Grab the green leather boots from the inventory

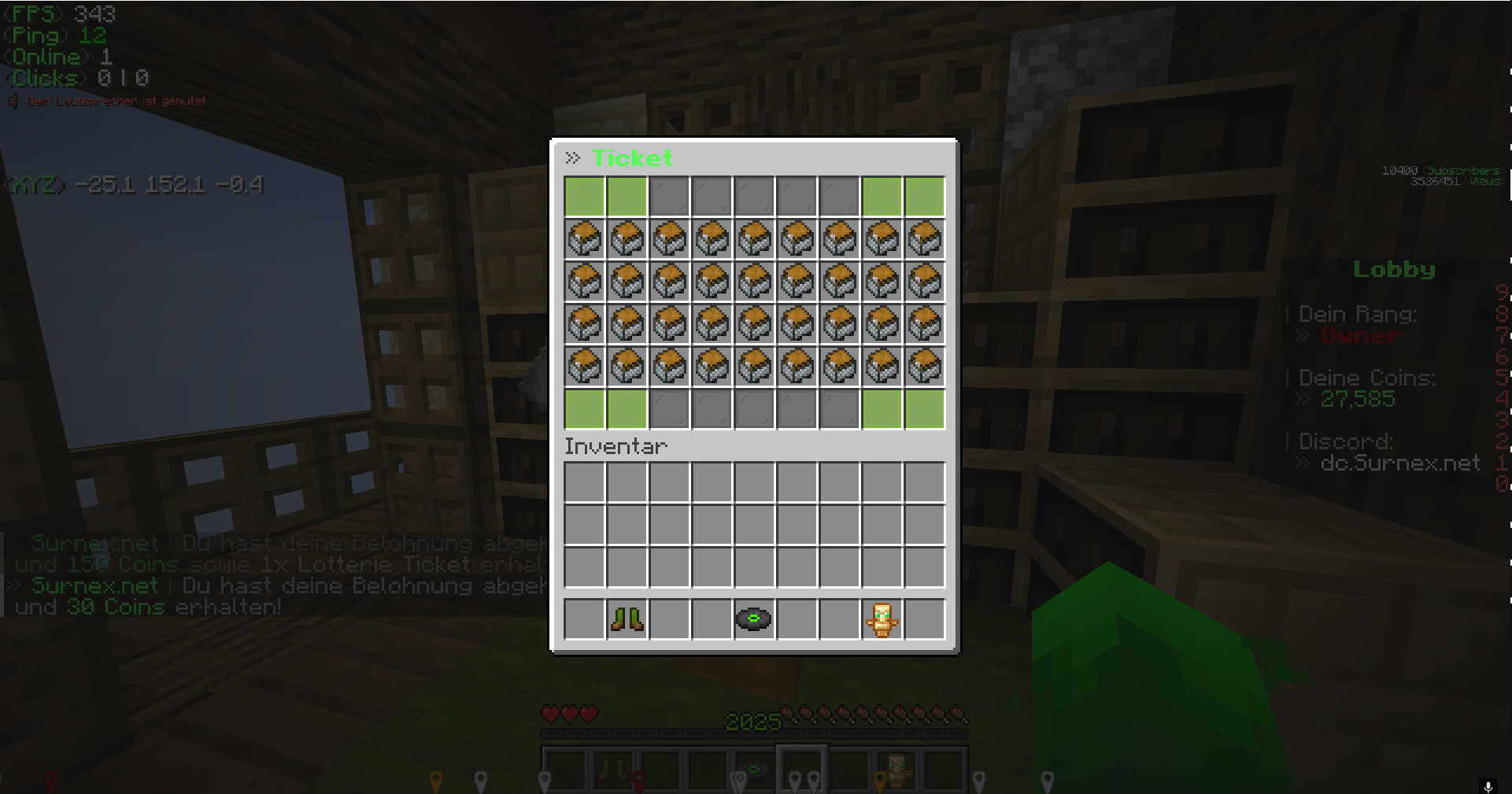point(627,619)
